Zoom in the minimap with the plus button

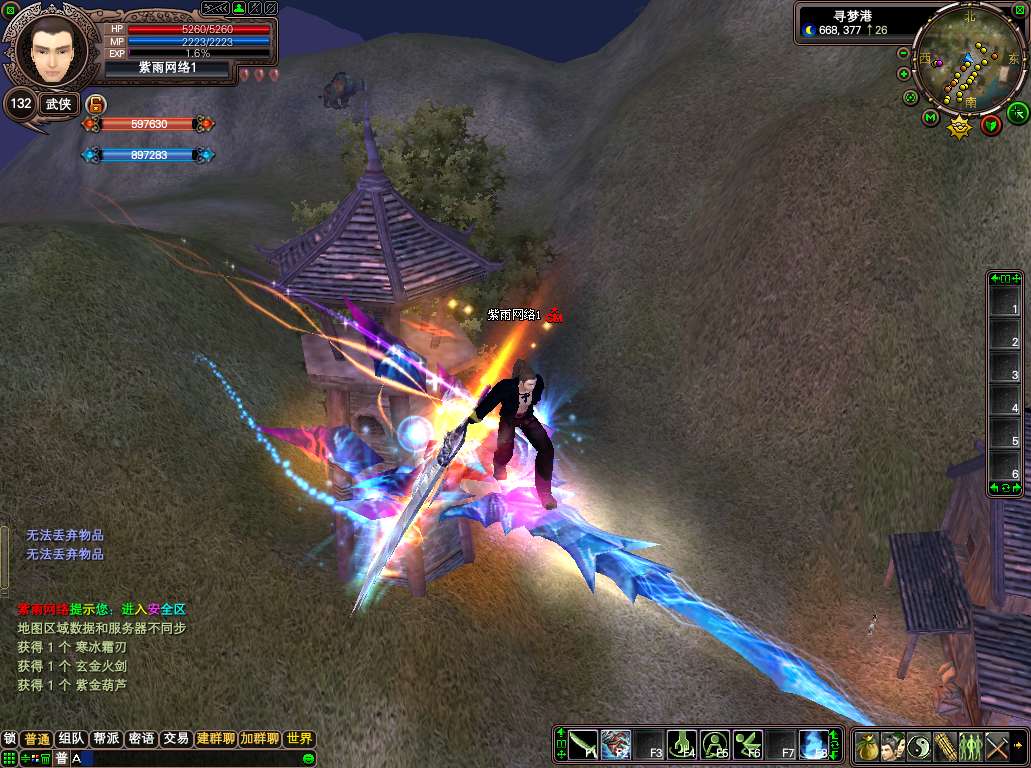click(904, 74)
